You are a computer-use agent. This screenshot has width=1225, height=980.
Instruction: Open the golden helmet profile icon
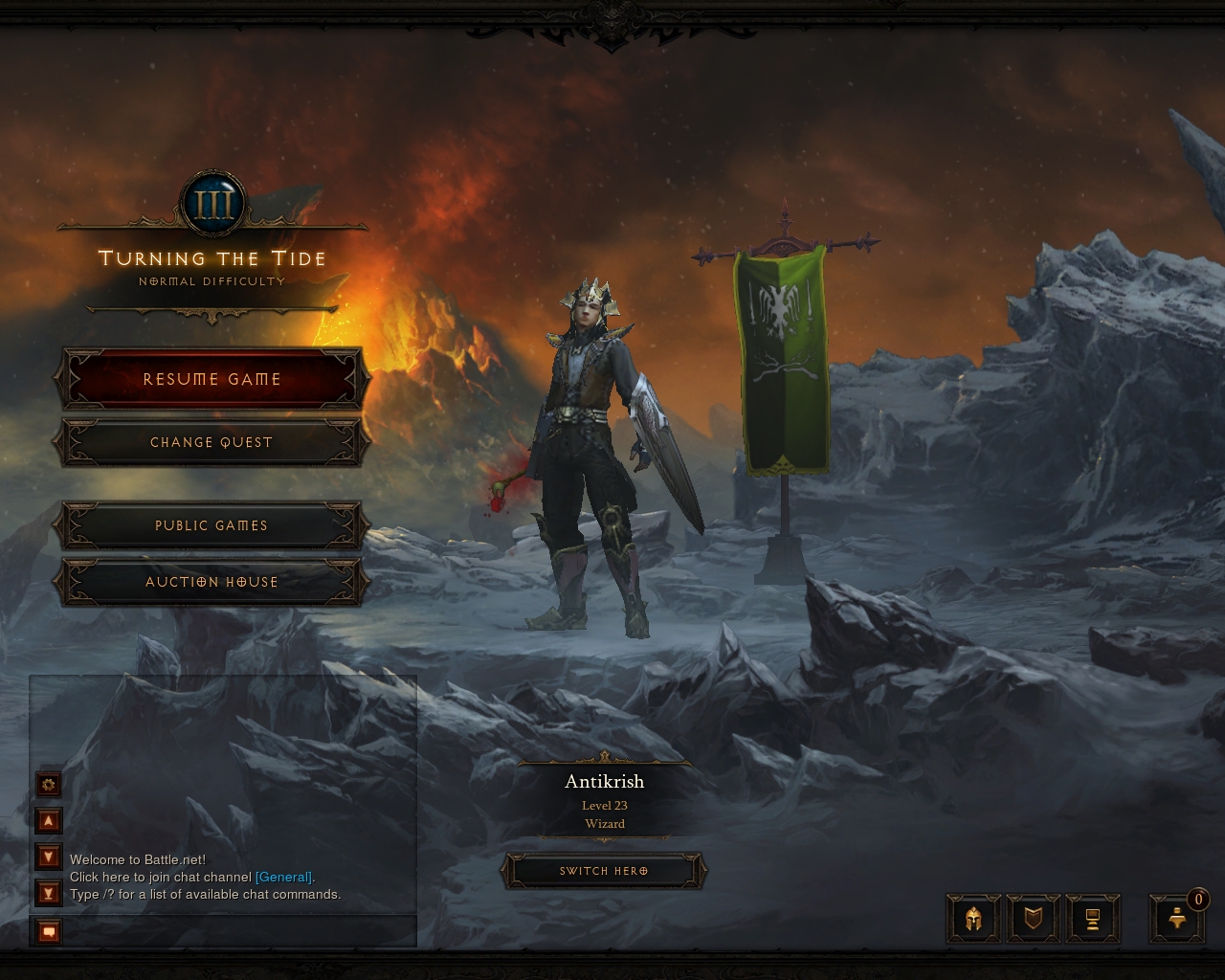[973, 920]
